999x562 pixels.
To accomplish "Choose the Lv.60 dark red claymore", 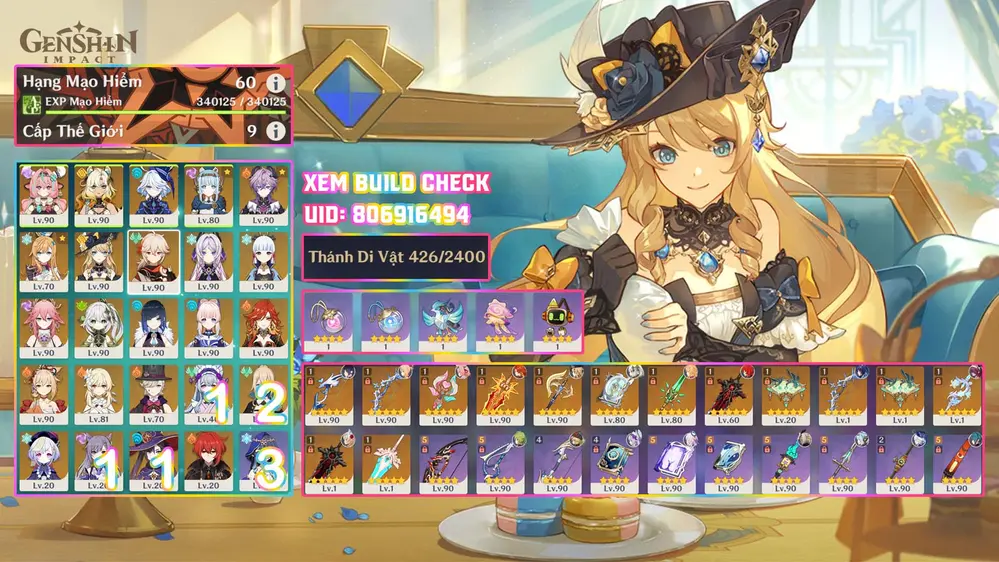I will (x=729, y=397).
